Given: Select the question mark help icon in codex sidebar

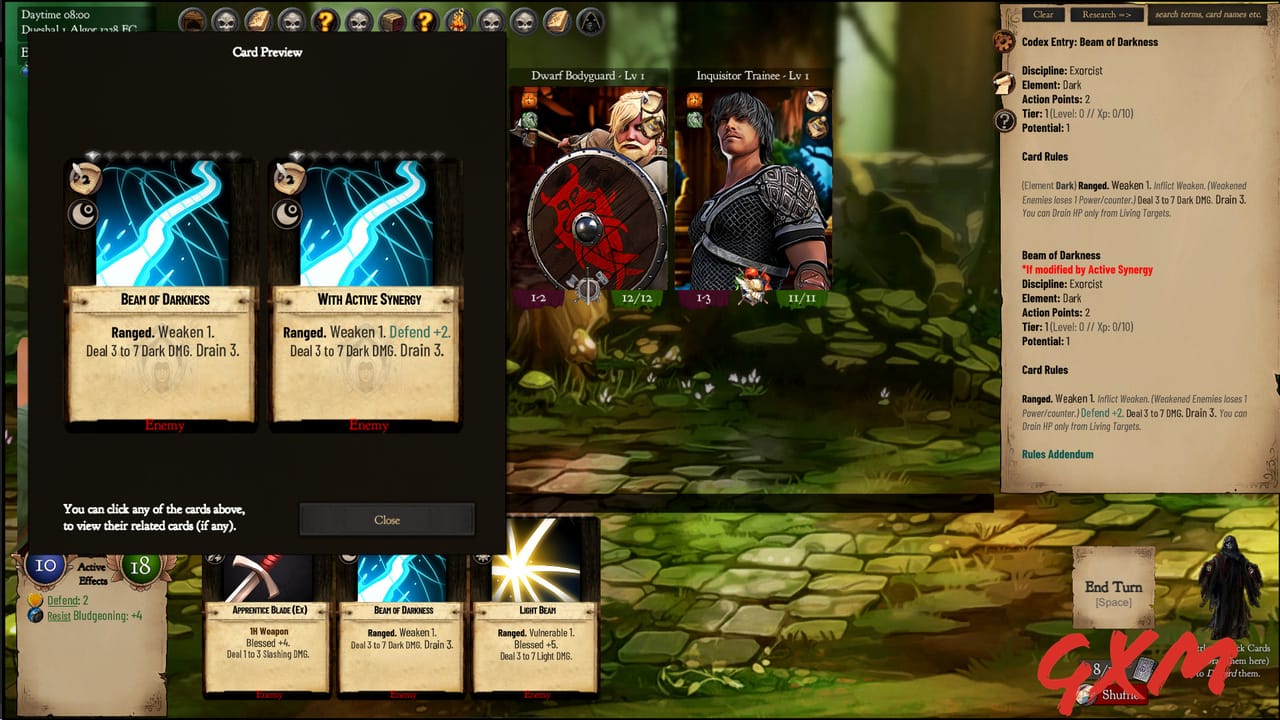Looking at the screenshot, I should coord(1005,120).
